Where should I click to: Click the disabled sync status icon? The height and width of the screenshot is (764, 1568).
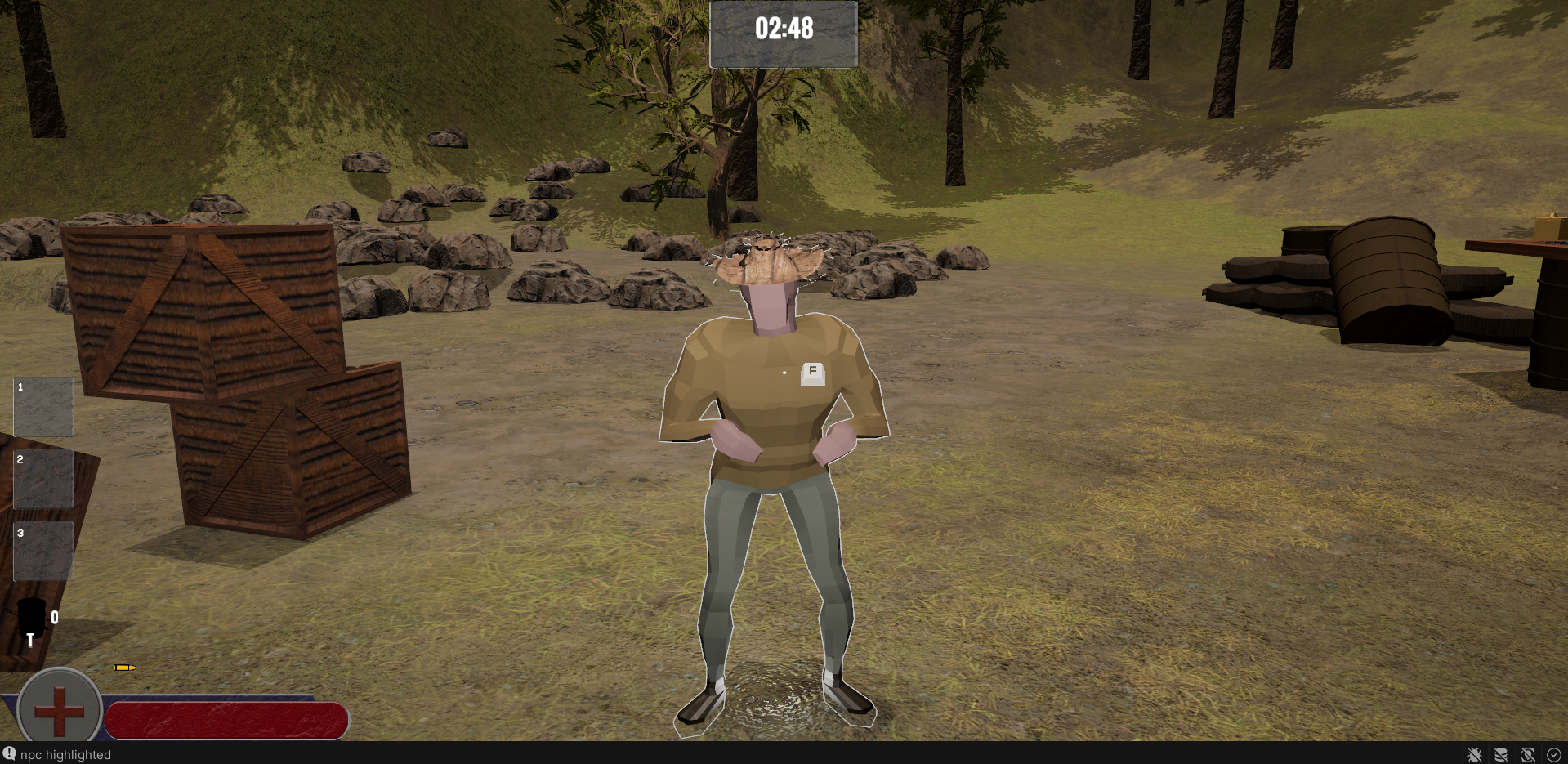click(1527, 755)
